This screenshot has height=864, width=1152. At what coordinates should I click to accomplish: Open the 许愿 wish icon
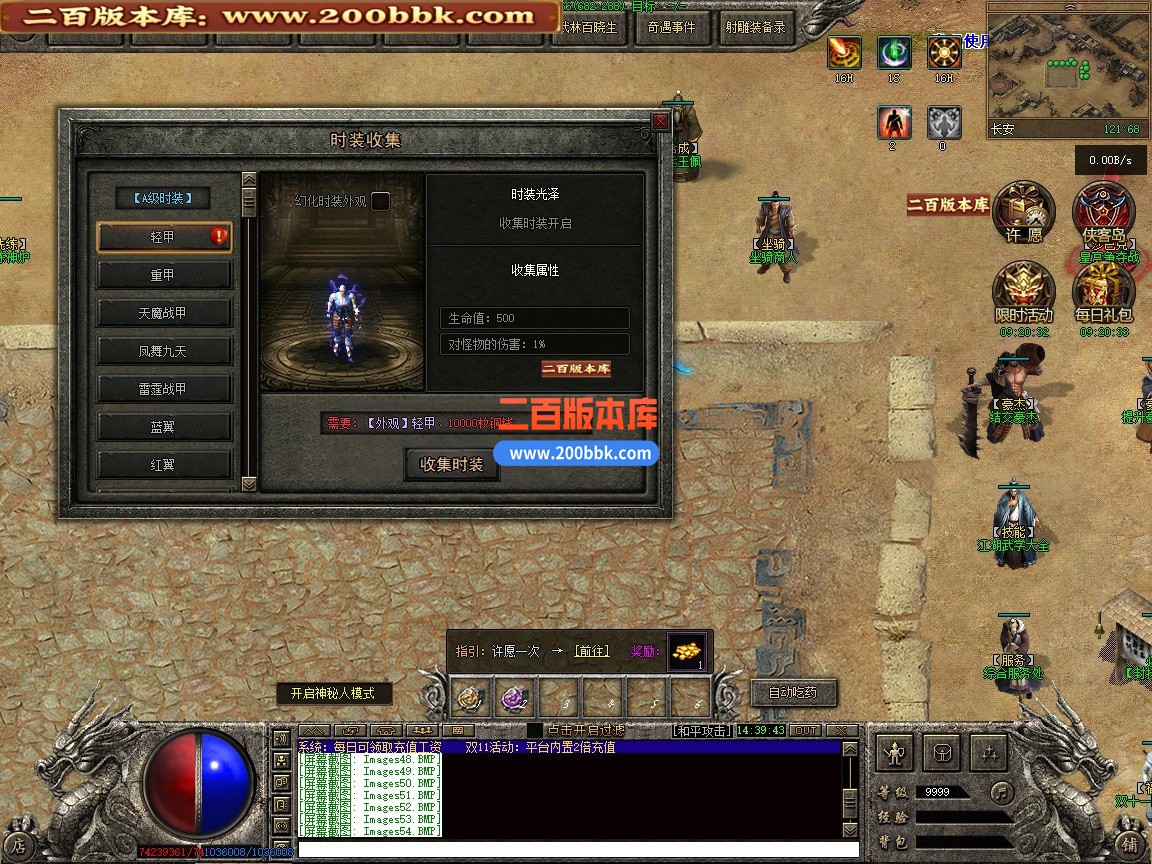pyautogui.click(x=1022, y=211)
